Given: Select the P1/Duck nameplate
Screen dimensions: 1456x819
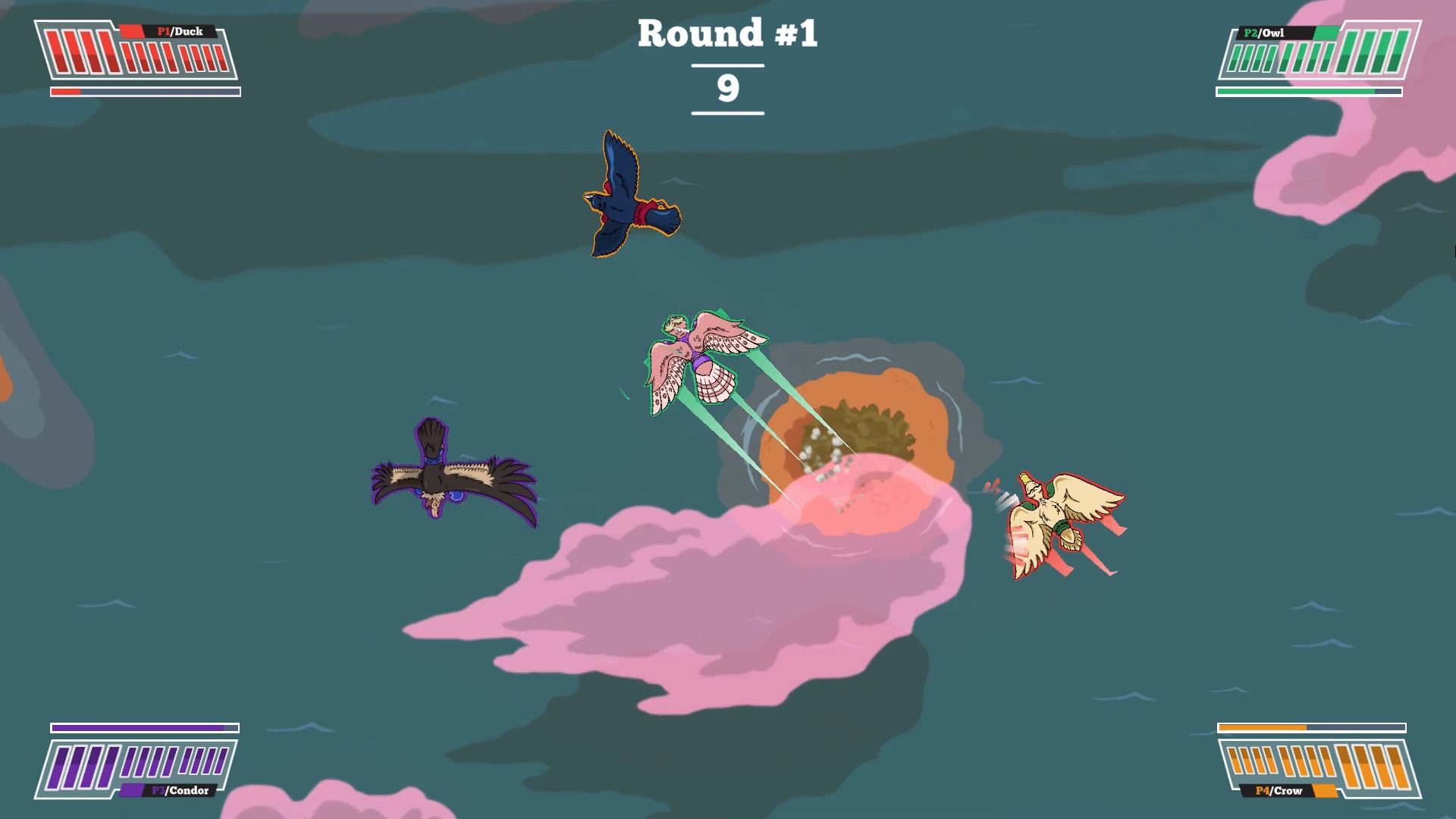Looking at the screenshot, I should point(180,32).
